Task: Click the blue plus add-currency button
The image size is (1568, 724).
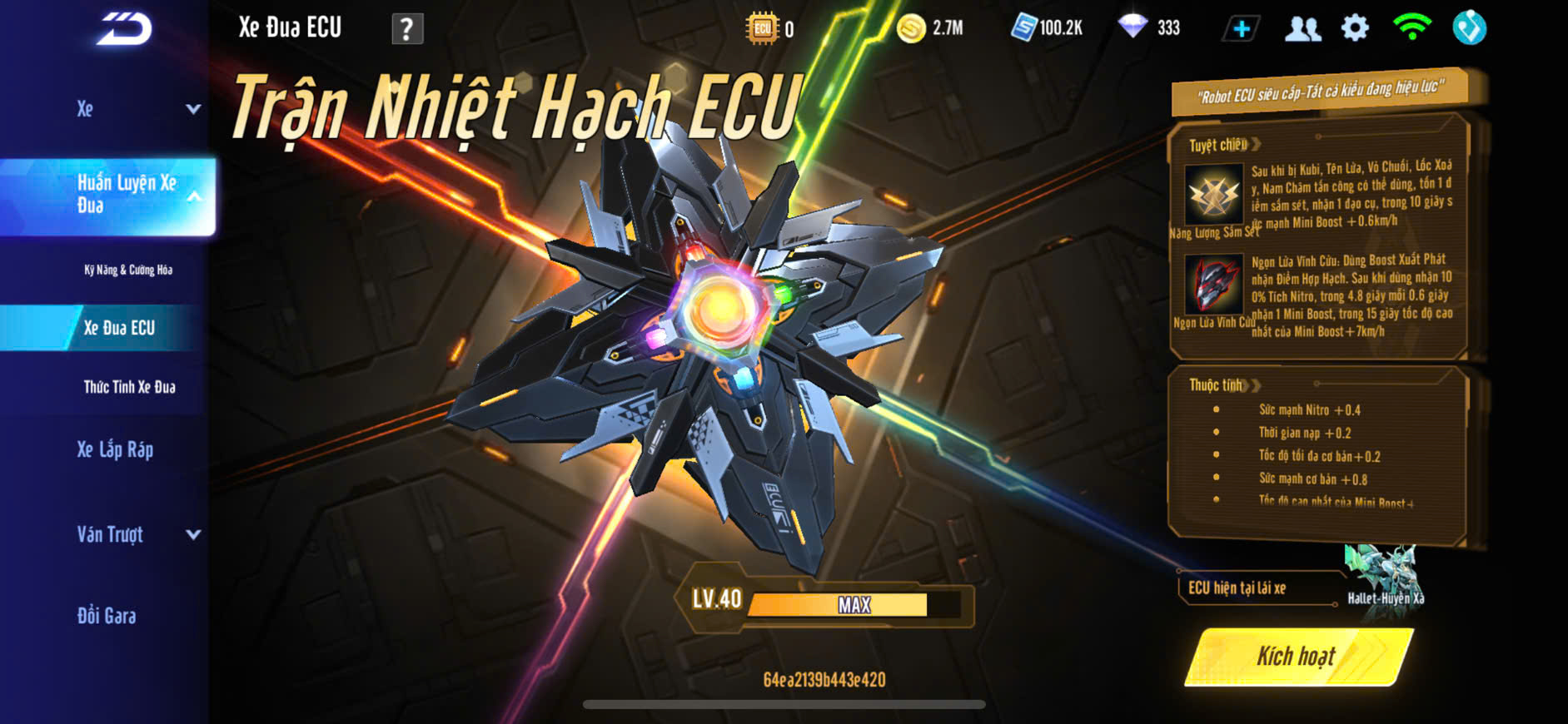Action: click(1241, 28)
